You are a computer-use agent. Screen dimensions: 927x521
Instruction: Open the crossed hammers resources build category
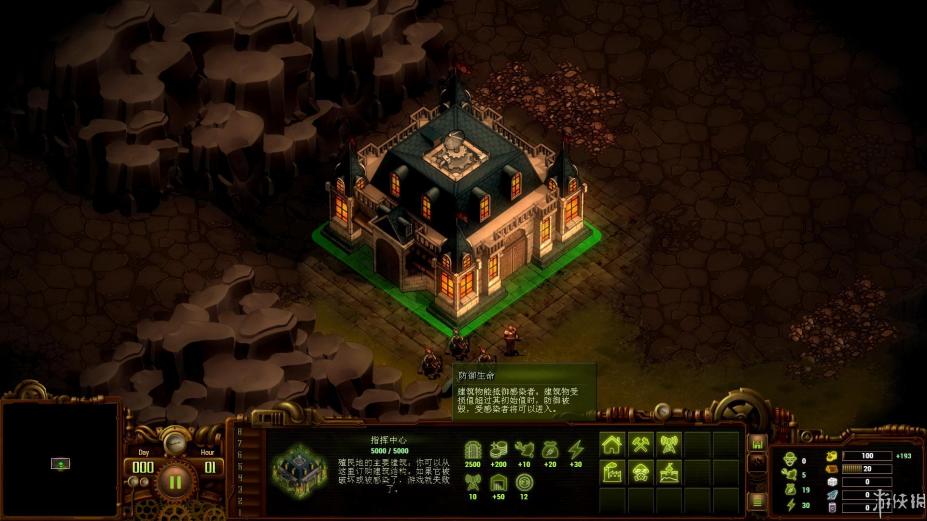(x=641, y=445)
